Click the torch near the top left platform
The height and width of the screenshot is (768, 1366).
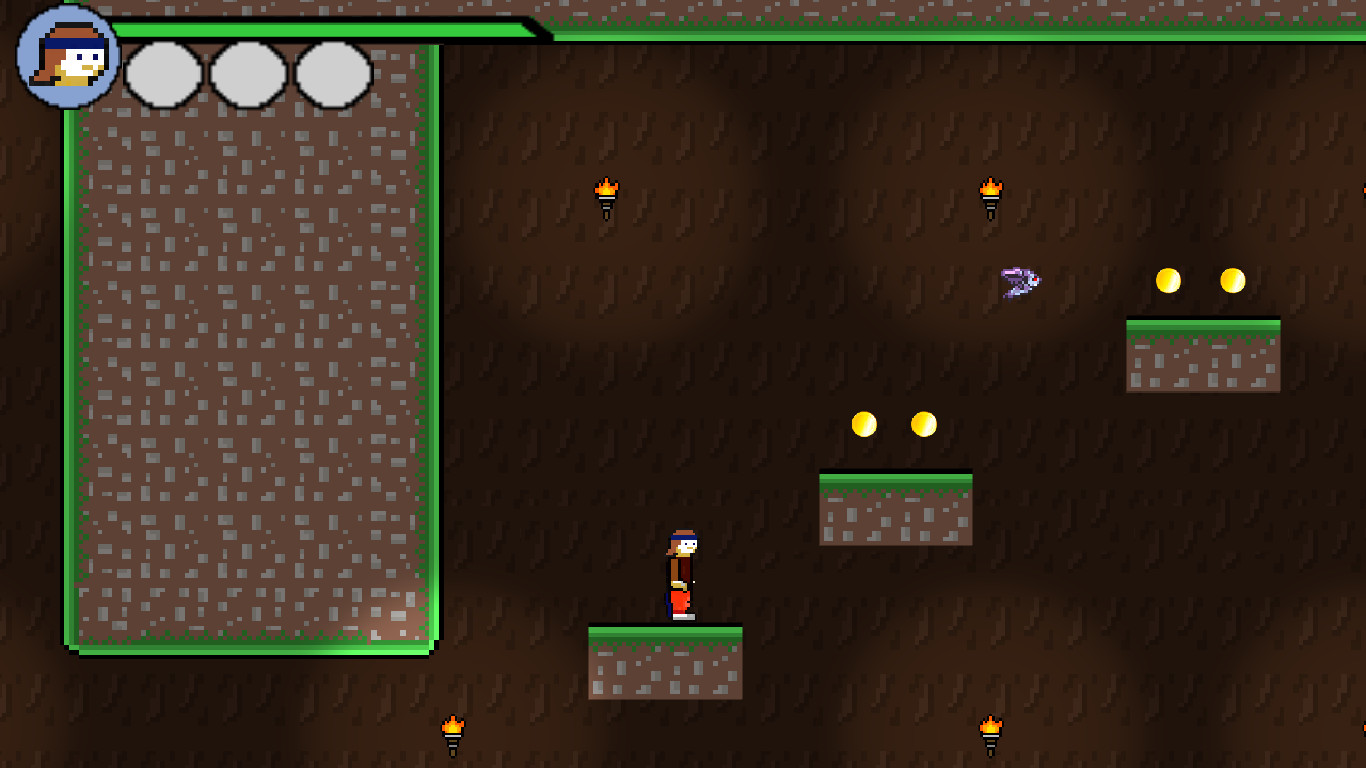click(x=607, y=200)
